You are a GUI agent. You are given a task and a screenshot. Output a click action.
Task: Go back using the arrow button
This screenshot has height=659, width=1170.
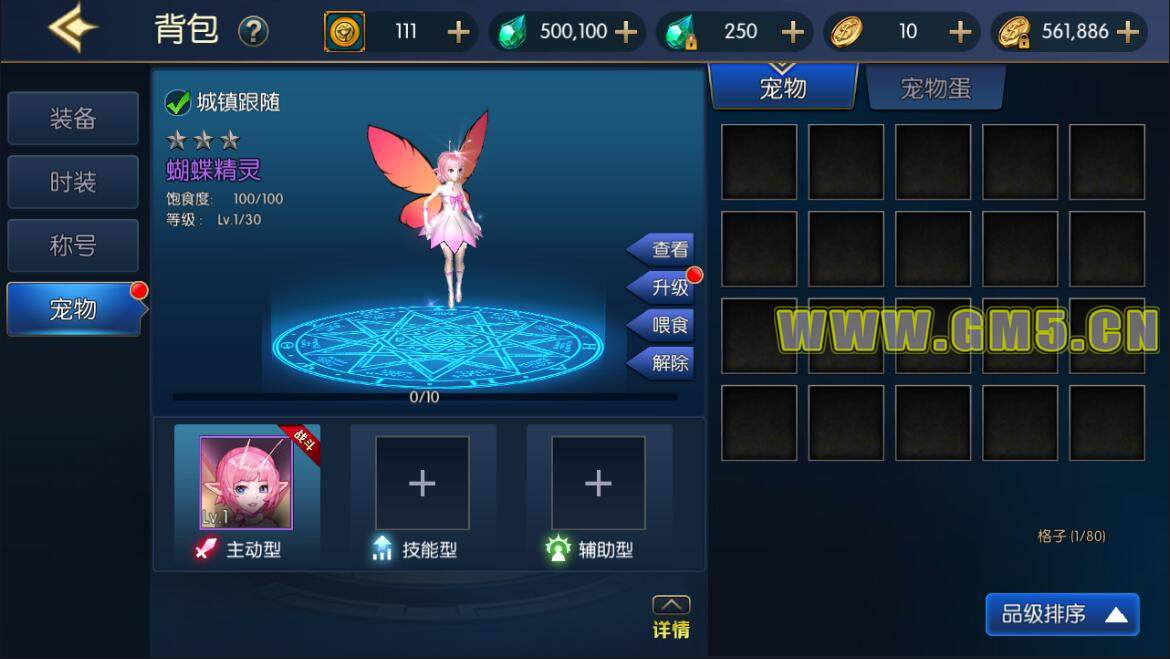click(72, 29)
